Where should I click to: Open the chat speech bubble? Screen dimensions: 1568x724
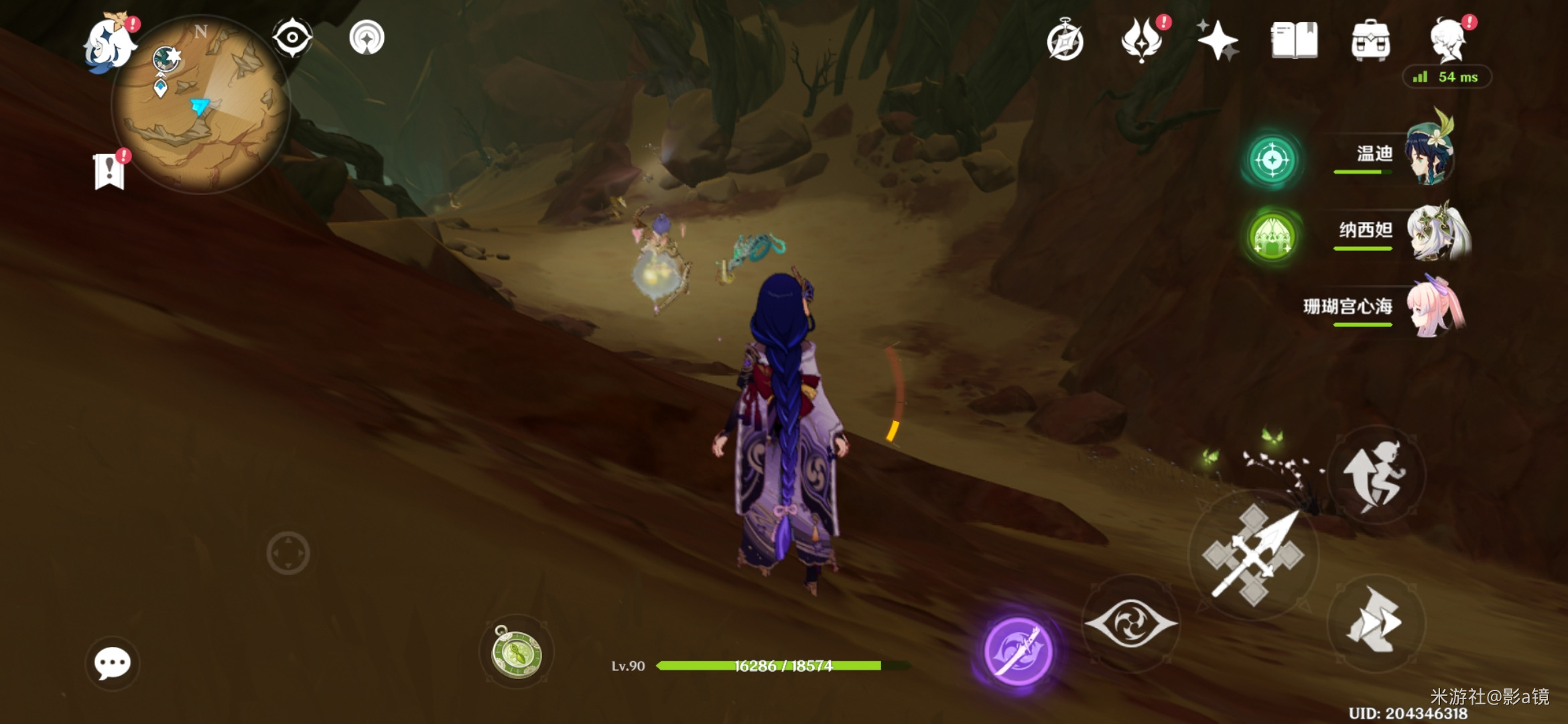click(112, 664)
